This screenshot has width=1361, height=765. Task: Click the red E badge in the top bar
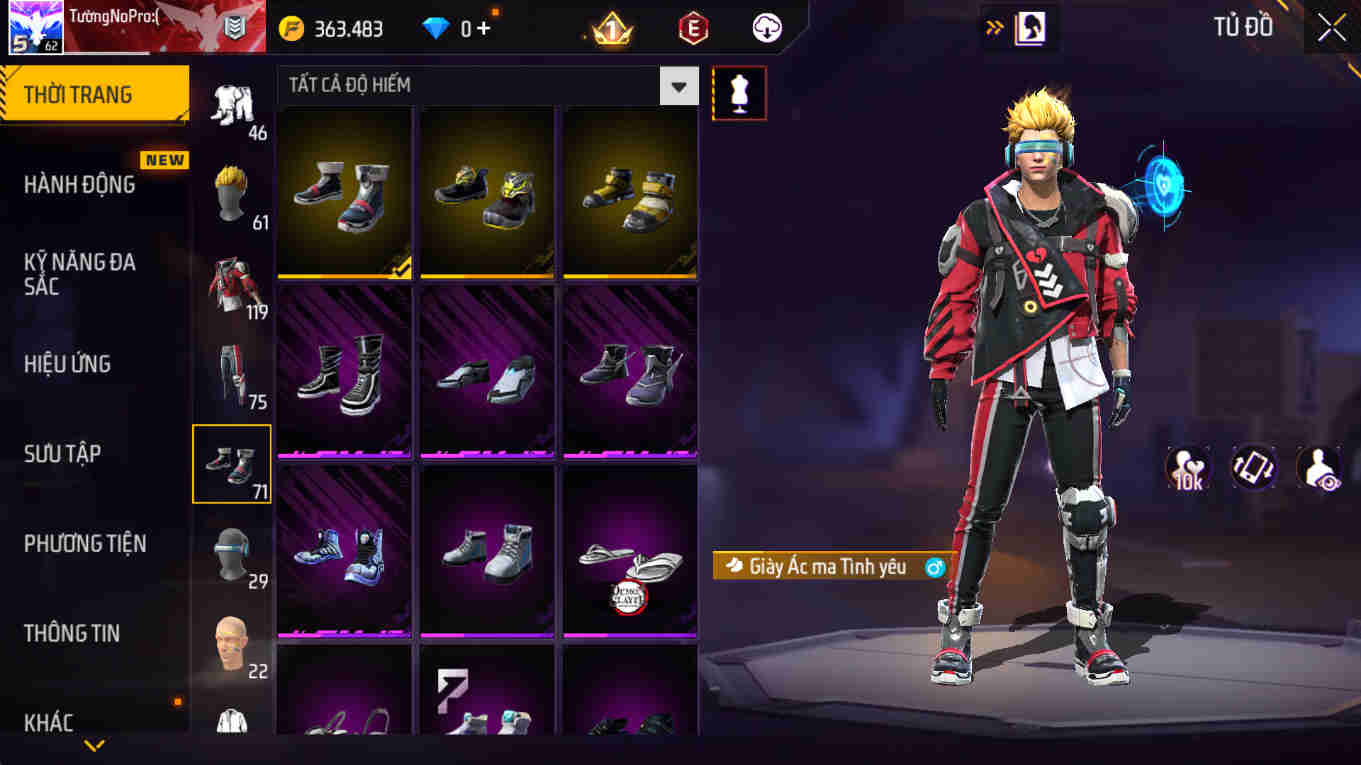pos(692,28)
